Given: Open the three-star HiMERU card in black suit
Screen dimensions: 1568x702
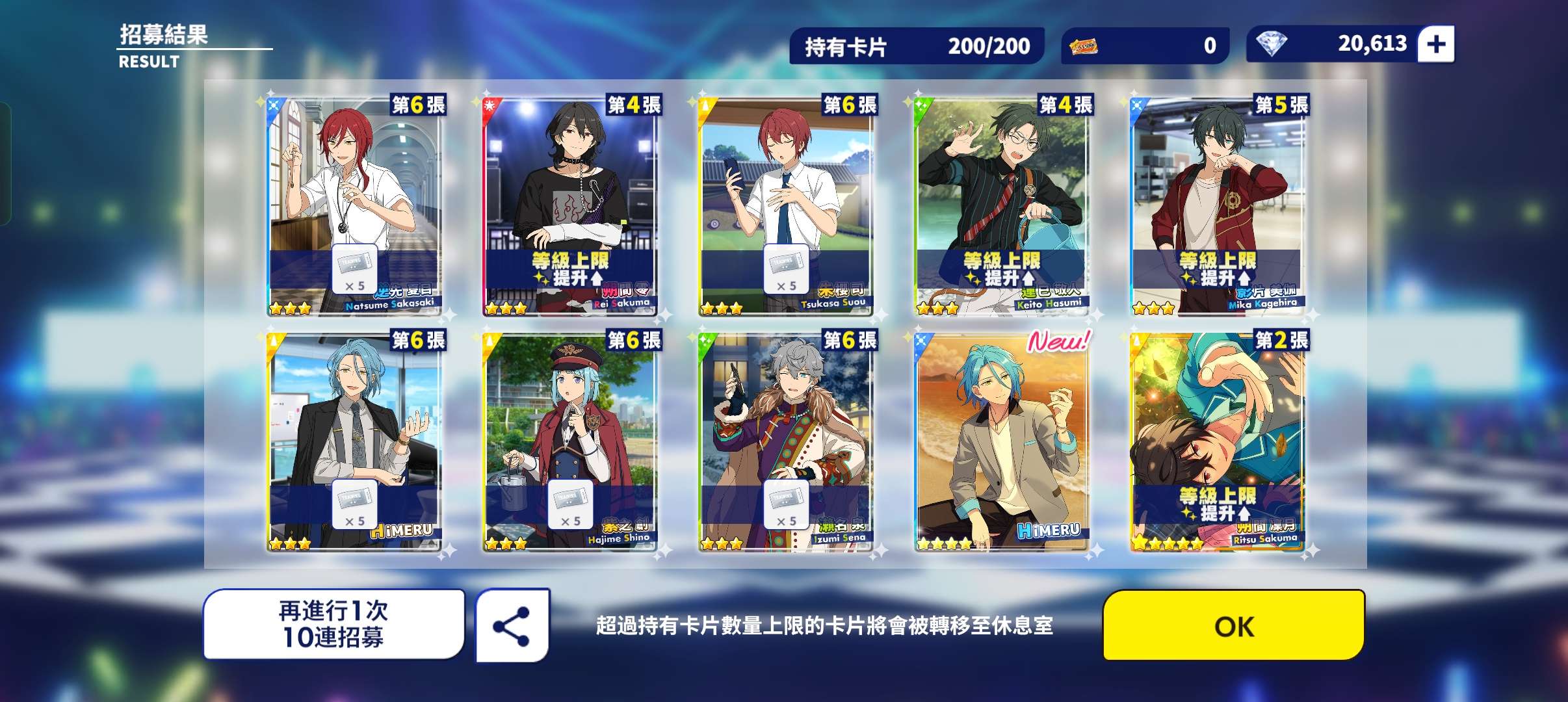Looking at the screenshot, I should pos(354,442).
